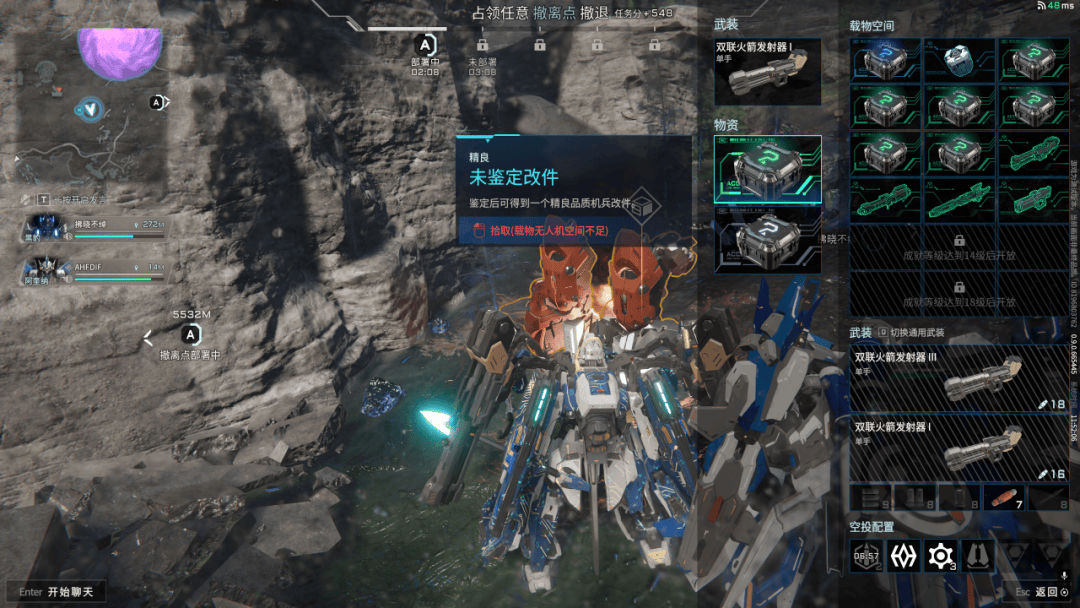Screen dimensions: 1080x608
Task: Select the white canister in cargo space
Action: click(x=958, y=61)
